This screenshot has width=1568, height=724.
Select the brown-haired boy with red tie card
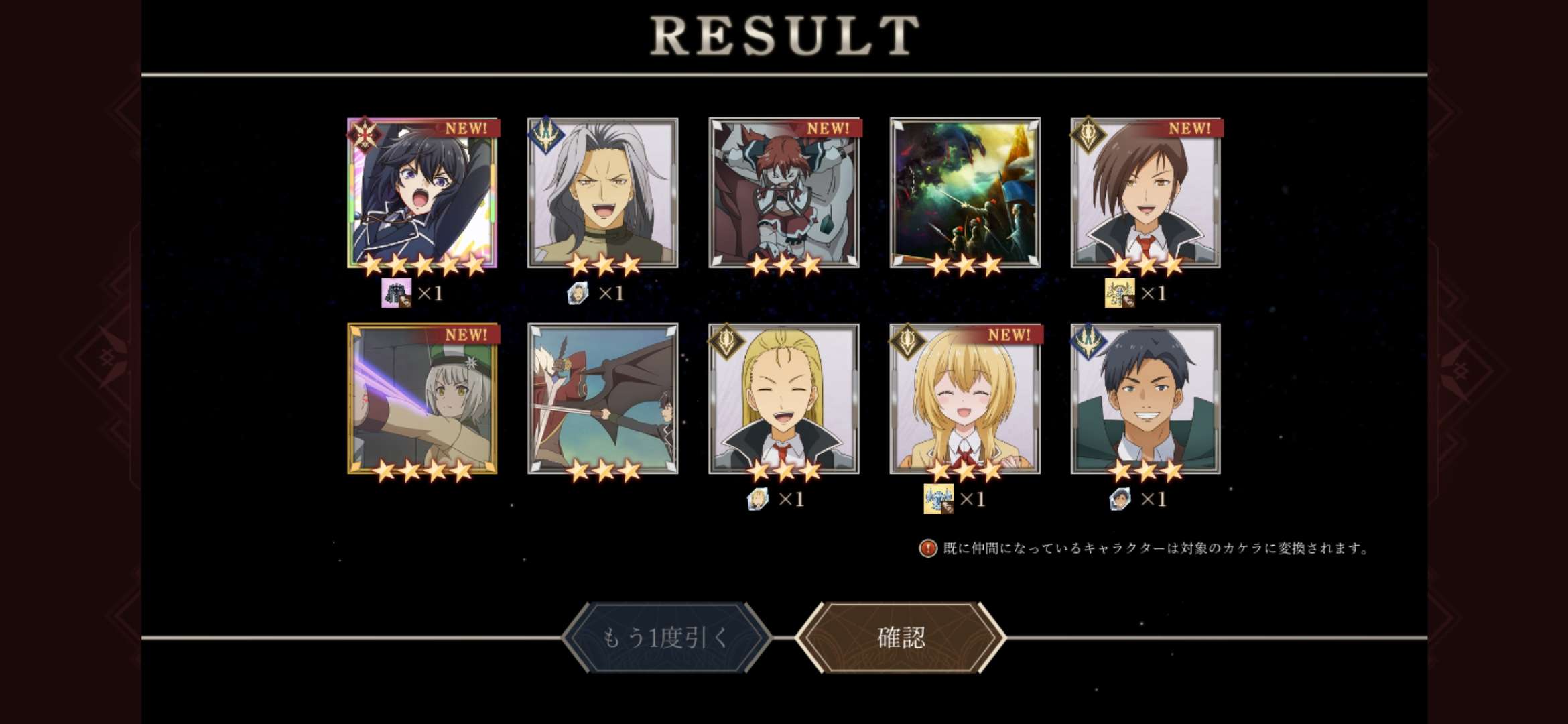coord(1146,193)
